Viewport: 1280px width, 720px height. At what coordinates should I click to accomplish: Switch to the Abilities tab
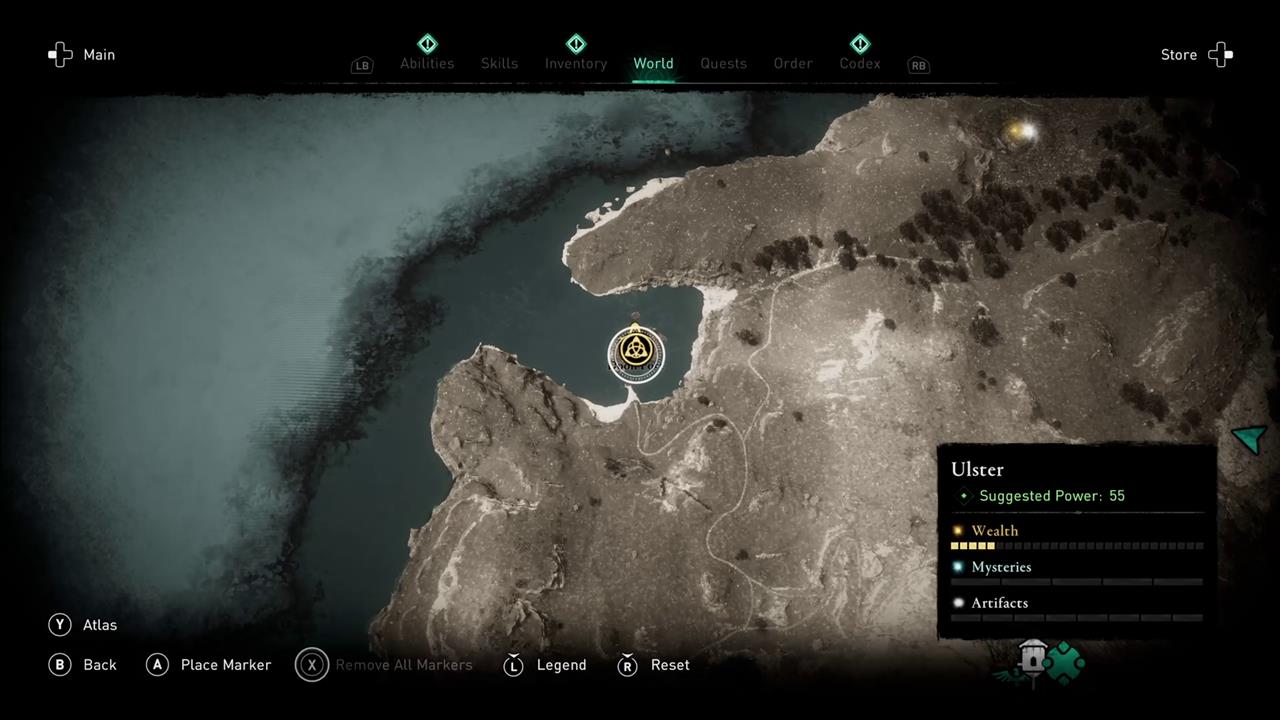pyautogui.click(x=427, y=63)
